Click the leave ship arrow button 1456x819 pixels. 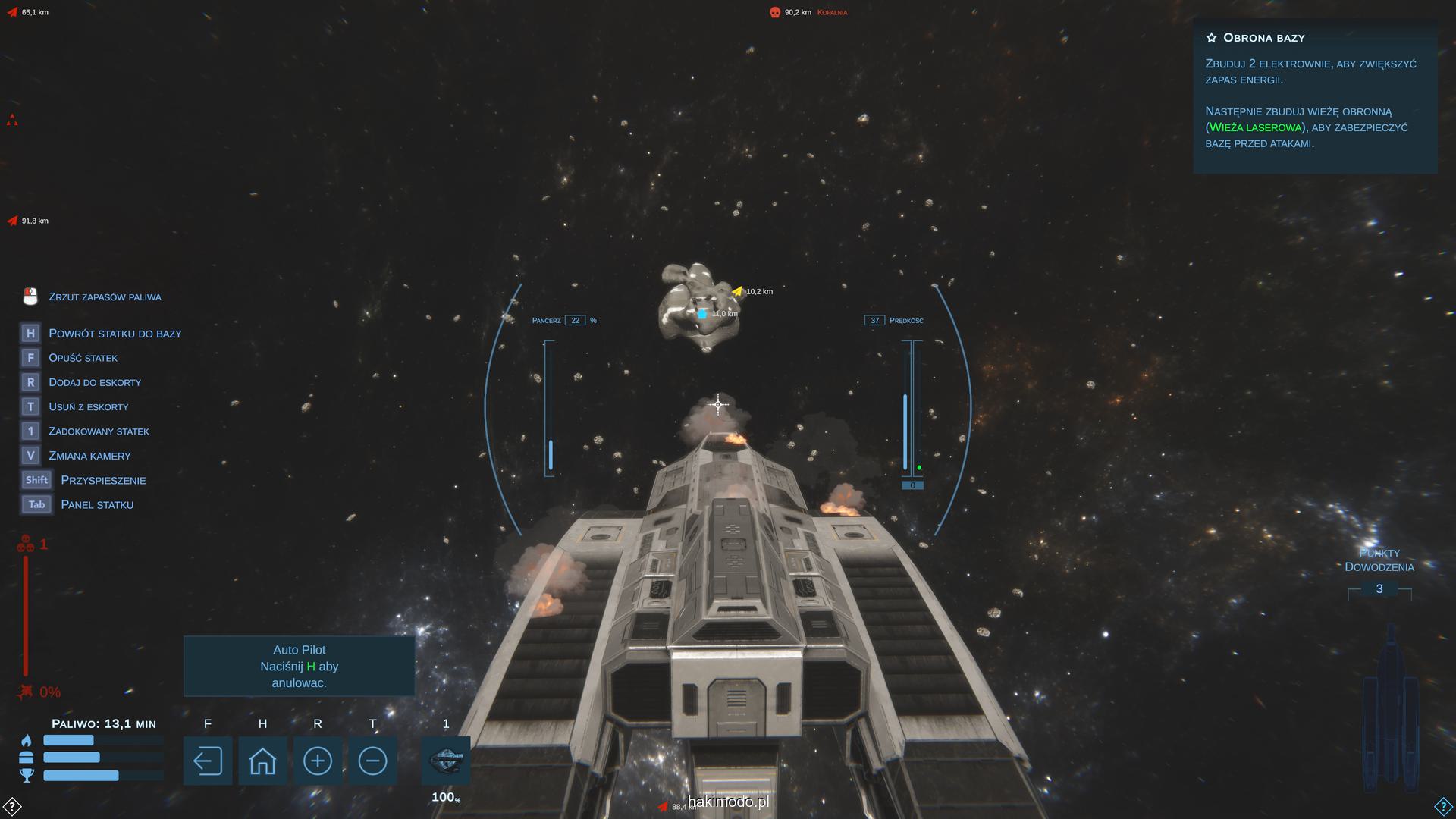tap(207, 761)
